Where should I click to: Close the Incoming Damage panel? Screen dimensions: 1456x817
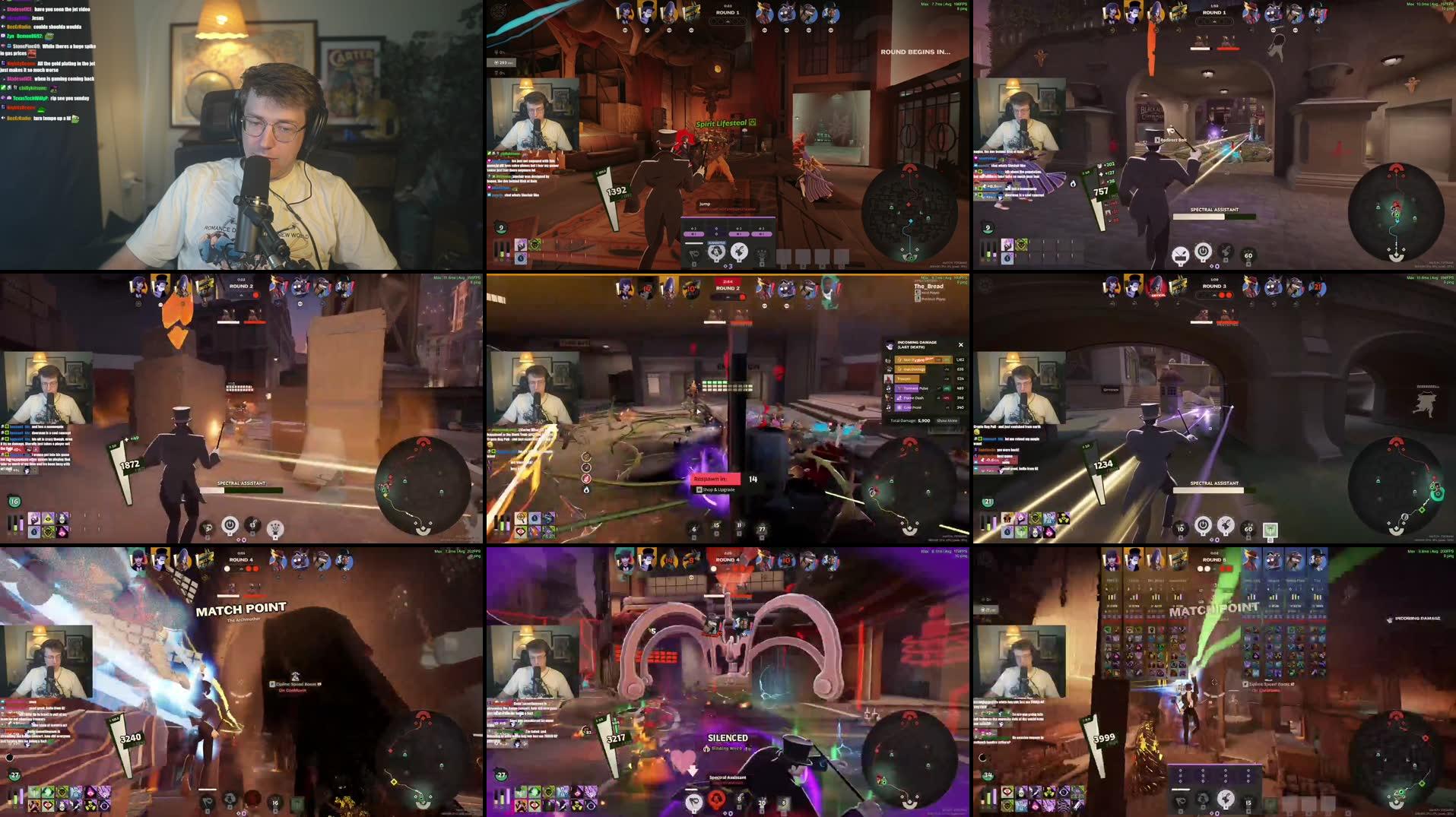[961, 345]
